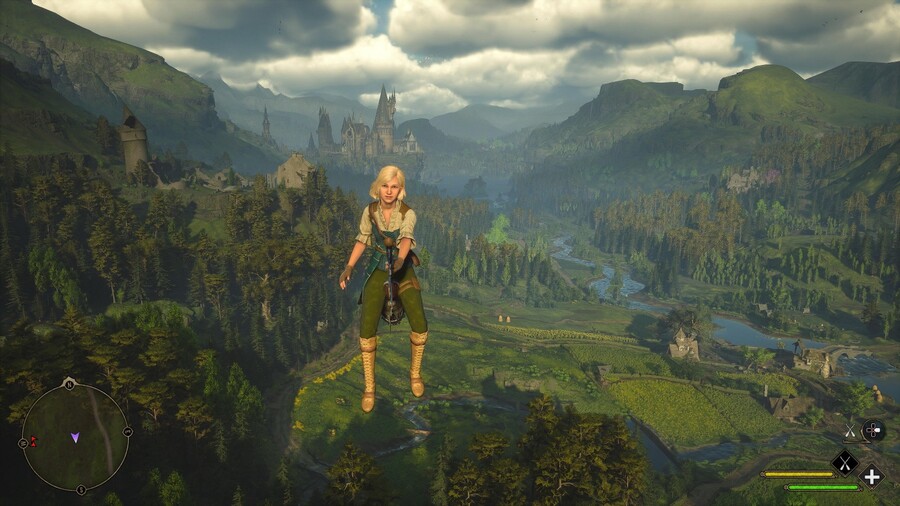The image size is (900, 506).
Task: Activate the crossed brooms diamond slot
Action: point(845,462)
